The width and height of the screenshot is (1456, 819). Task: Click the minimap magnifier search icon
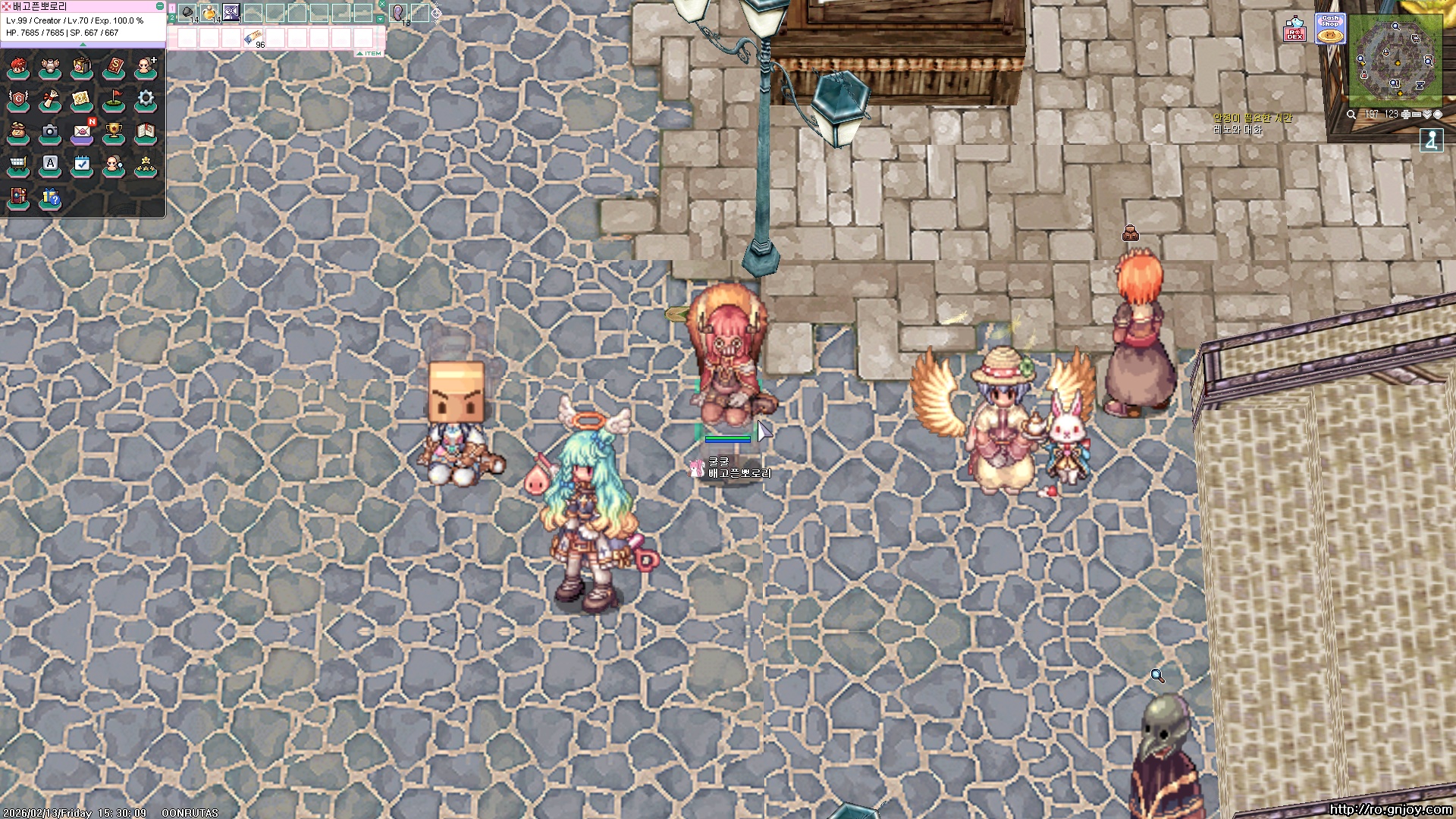(x=1351, y=115)
